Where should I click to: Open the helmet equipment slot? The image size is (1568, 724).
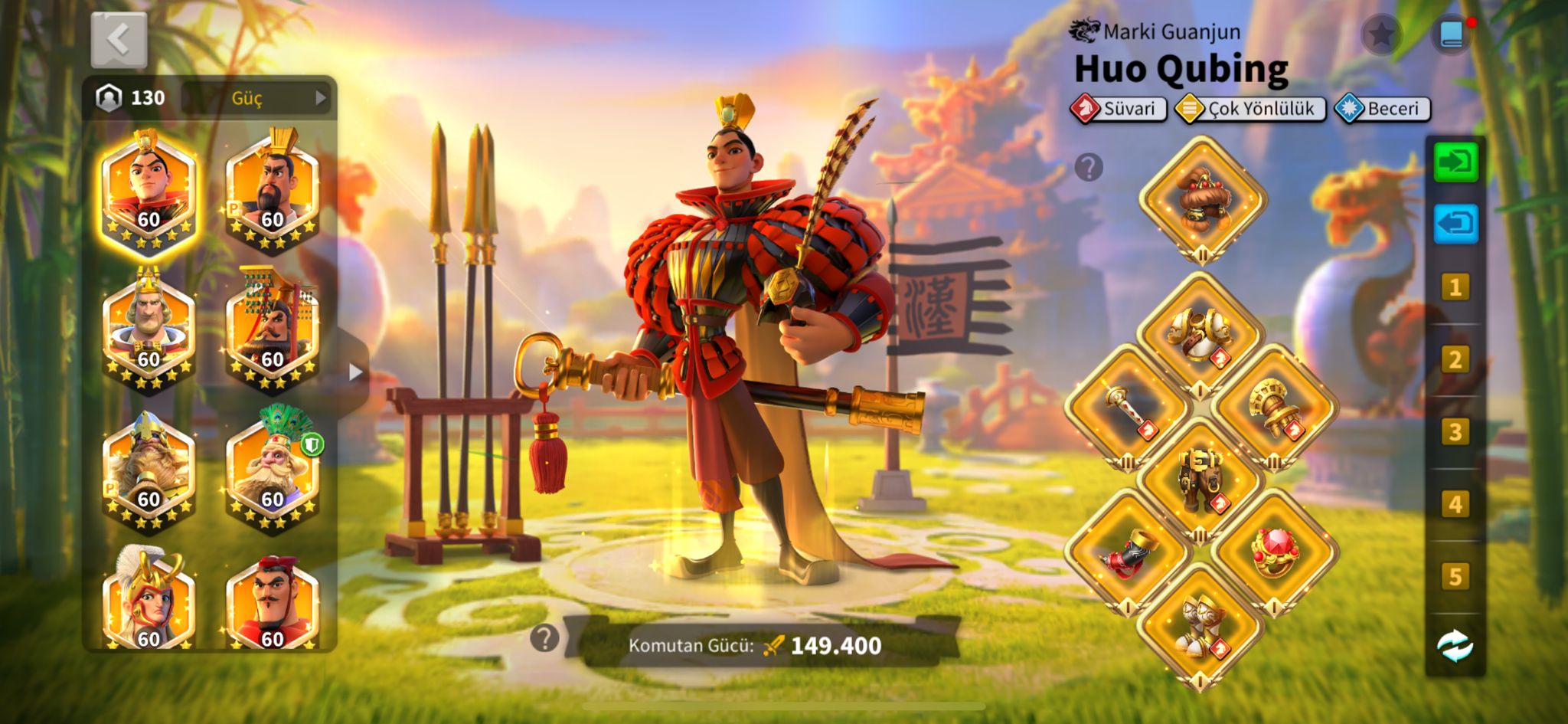pos(1200,201)
